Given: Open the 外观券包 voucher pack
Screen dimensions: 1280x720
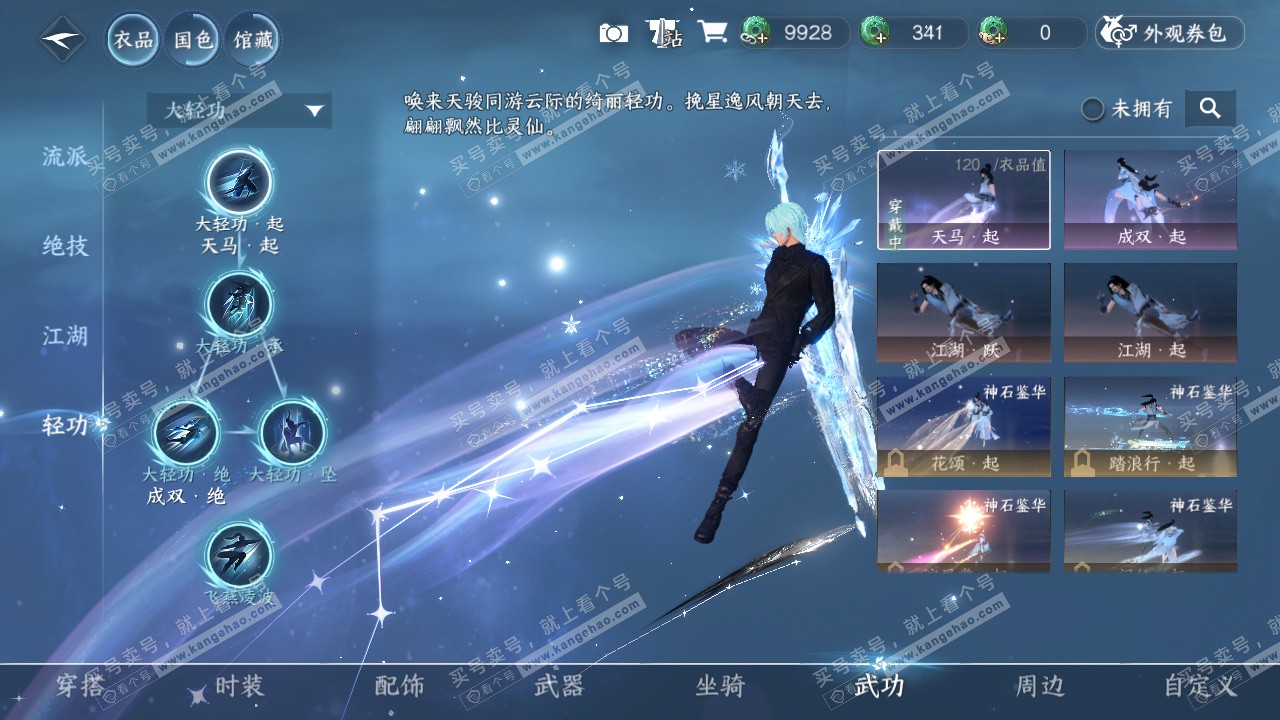Looking at the screenshot, I should [1170, 33].
